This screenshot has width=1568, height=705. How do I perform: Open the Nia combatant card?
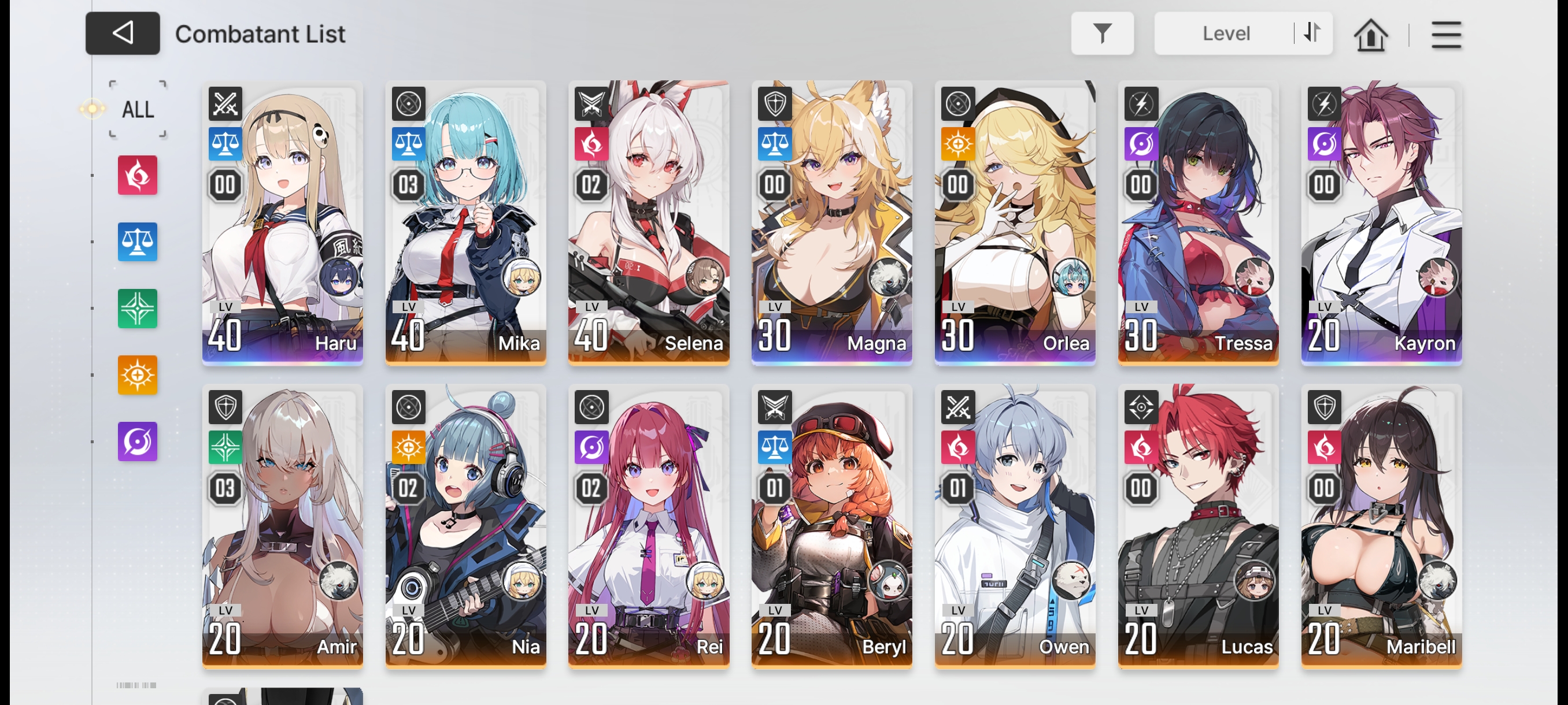pos(465,526)
